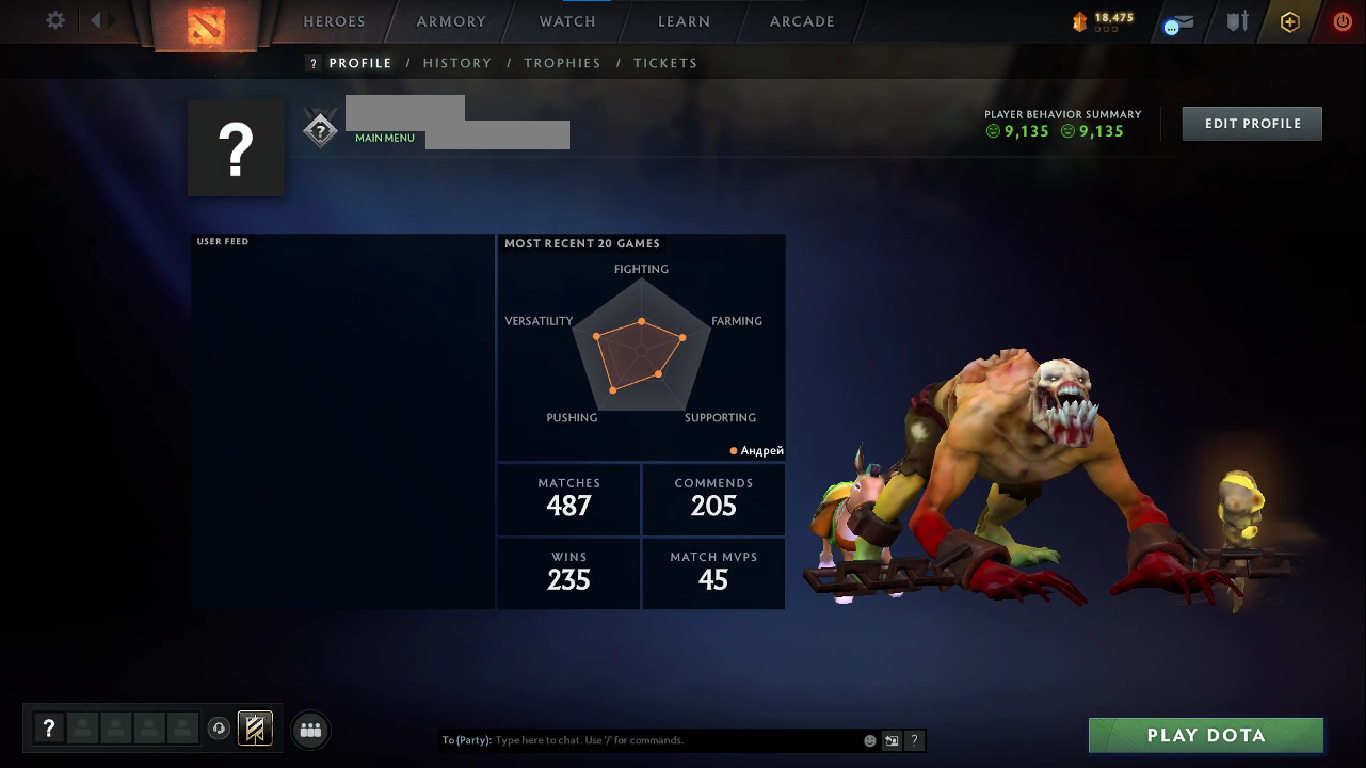This screenshot has width=1366, height=768.
Task: Quit using the red power button
Action: coord(1342,22)
